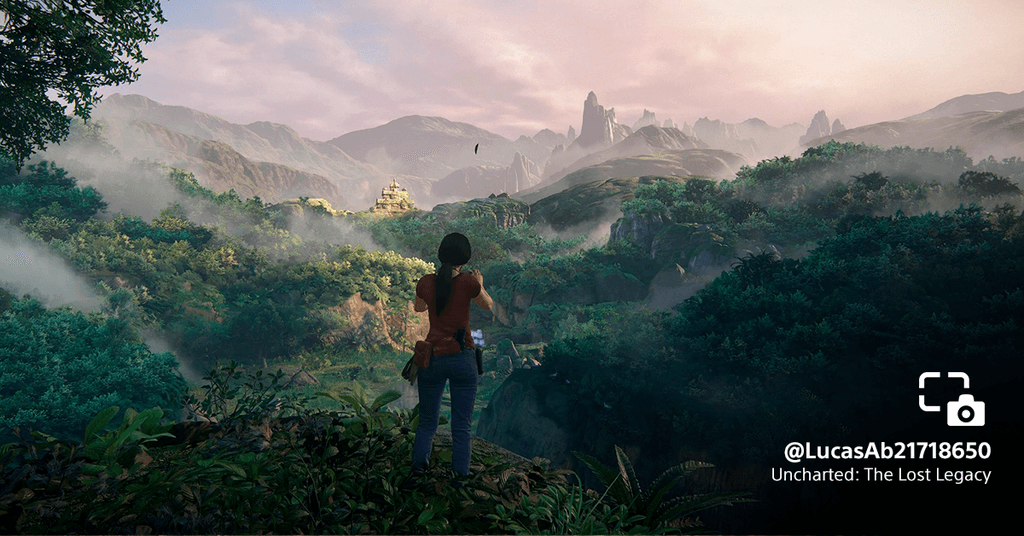Open the @LucasAb21718650 user handle
The image size is (1024, 536).
[x=887, y=451]
